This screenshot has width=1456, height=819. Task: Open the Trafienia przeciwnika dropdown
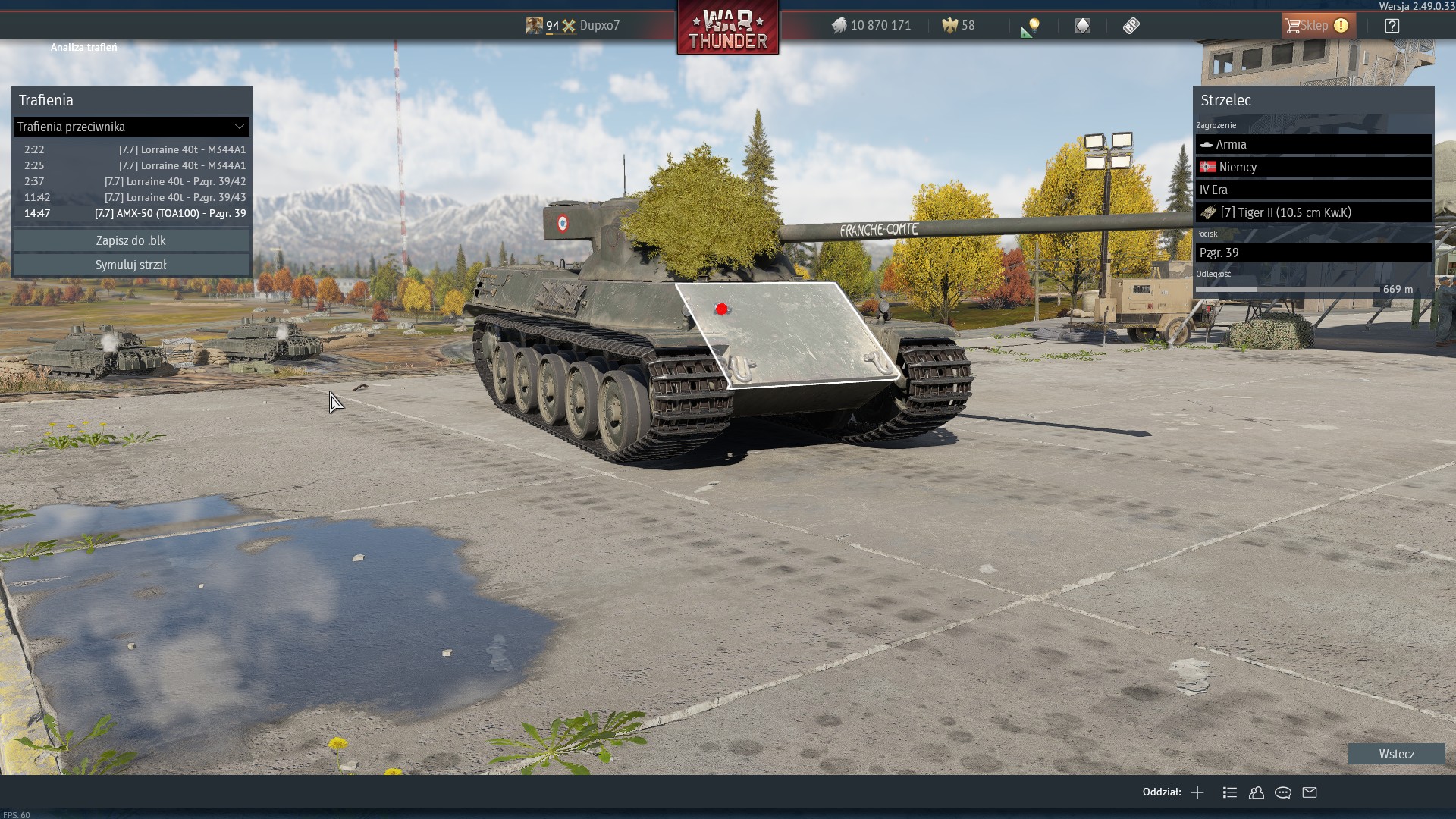(131, 127)
